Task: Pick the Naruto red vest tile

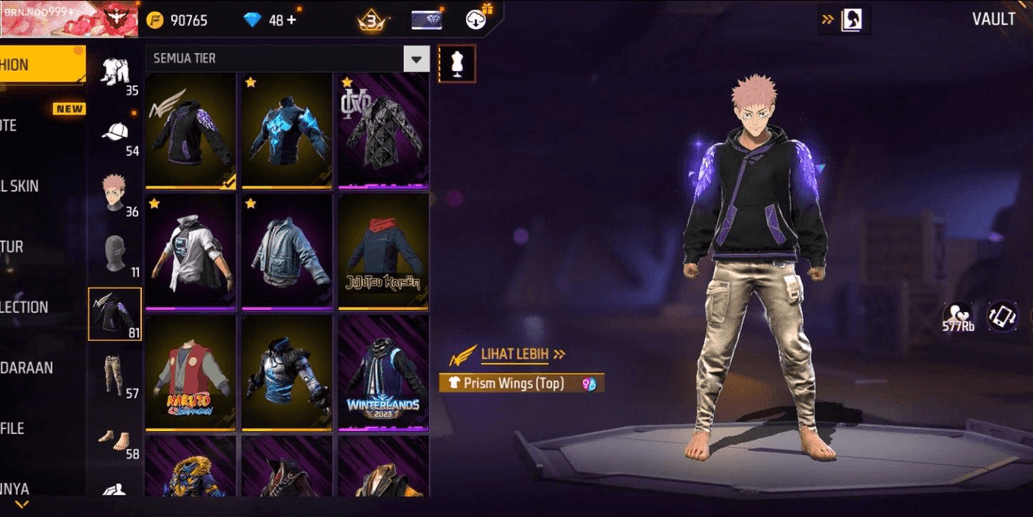Action: (193, 372)
